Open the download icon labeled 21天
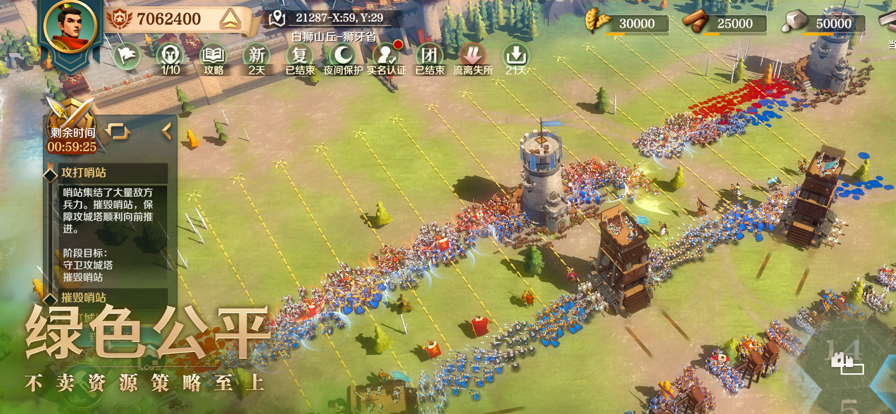 click(x=516, y=56)
